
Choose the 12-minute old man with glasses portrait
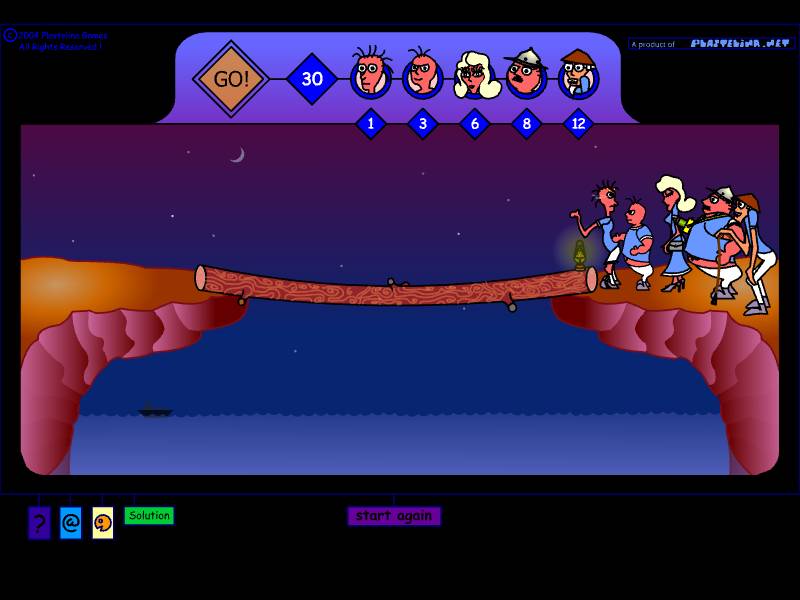(x=578, y=74)
